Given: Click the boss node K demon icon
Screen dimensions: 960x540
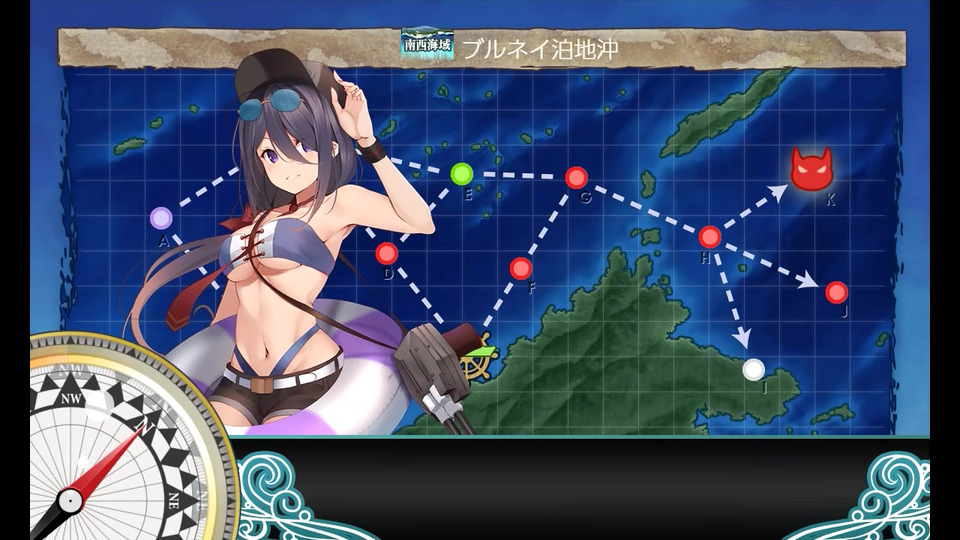Looking at the screenshot, I should point(811,171).
